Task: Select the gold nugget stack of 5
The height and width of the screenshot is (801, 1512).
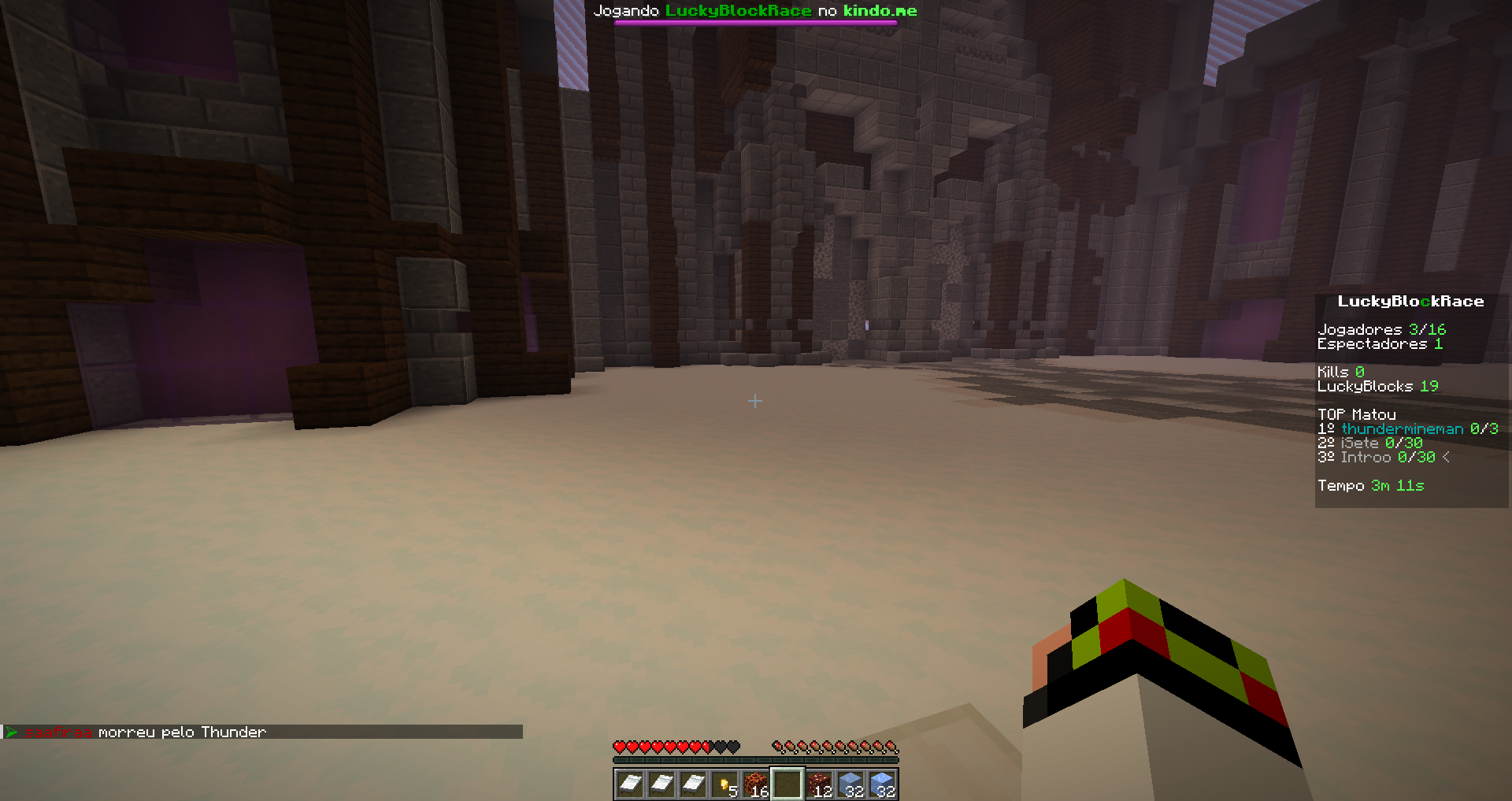Action: coord(724,784)
